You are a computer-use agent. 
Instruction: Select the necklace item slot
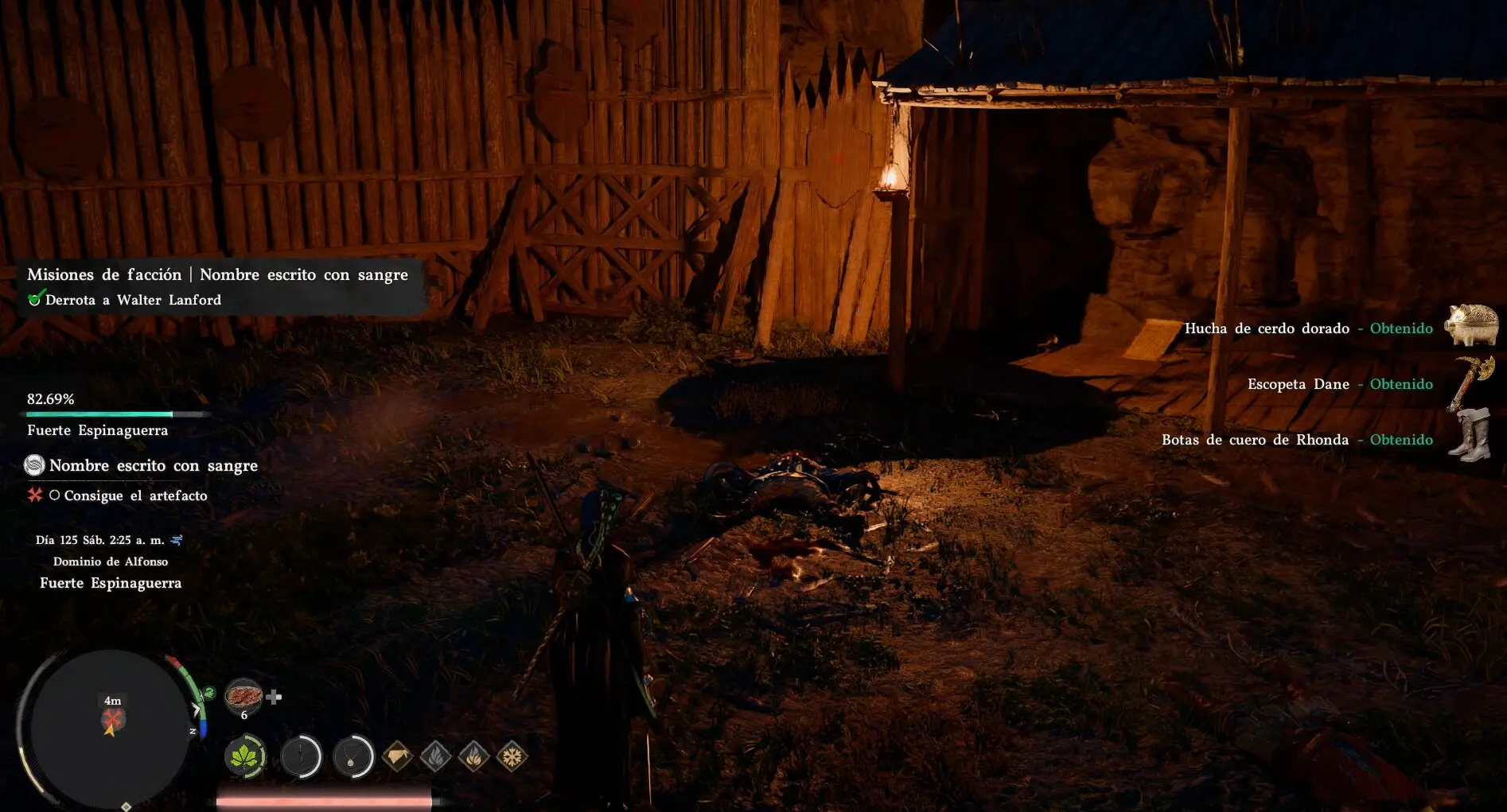352,756
